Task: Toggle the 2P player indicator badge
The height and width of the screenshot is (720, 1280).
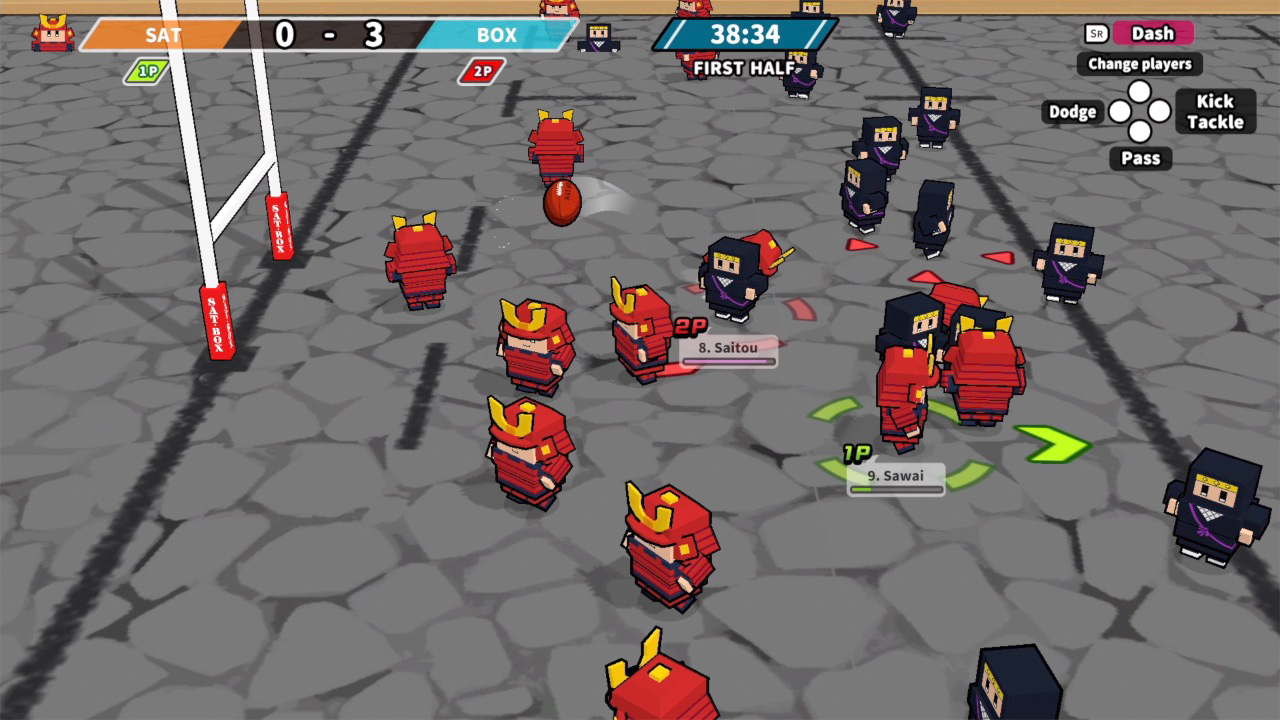Action: point(481,71)
